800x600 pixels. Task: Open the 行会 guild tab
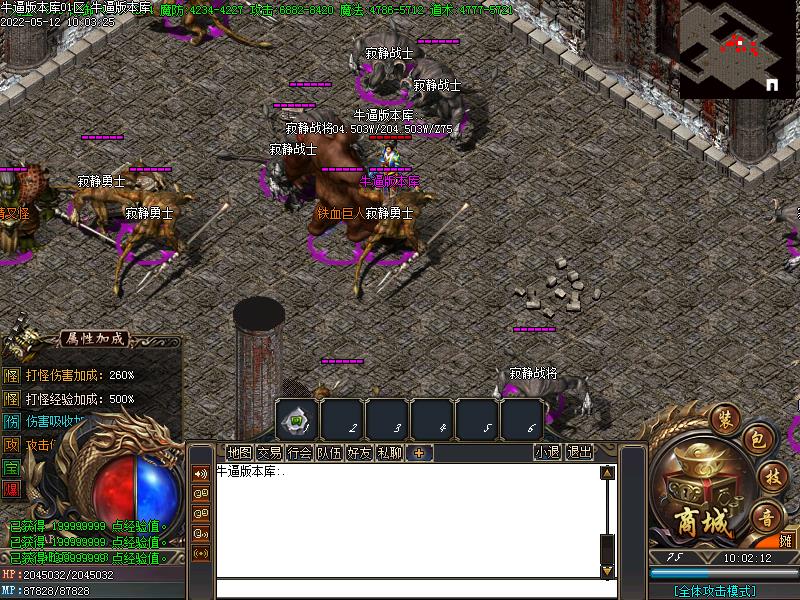pyautogui.click(x=299, y=452)
